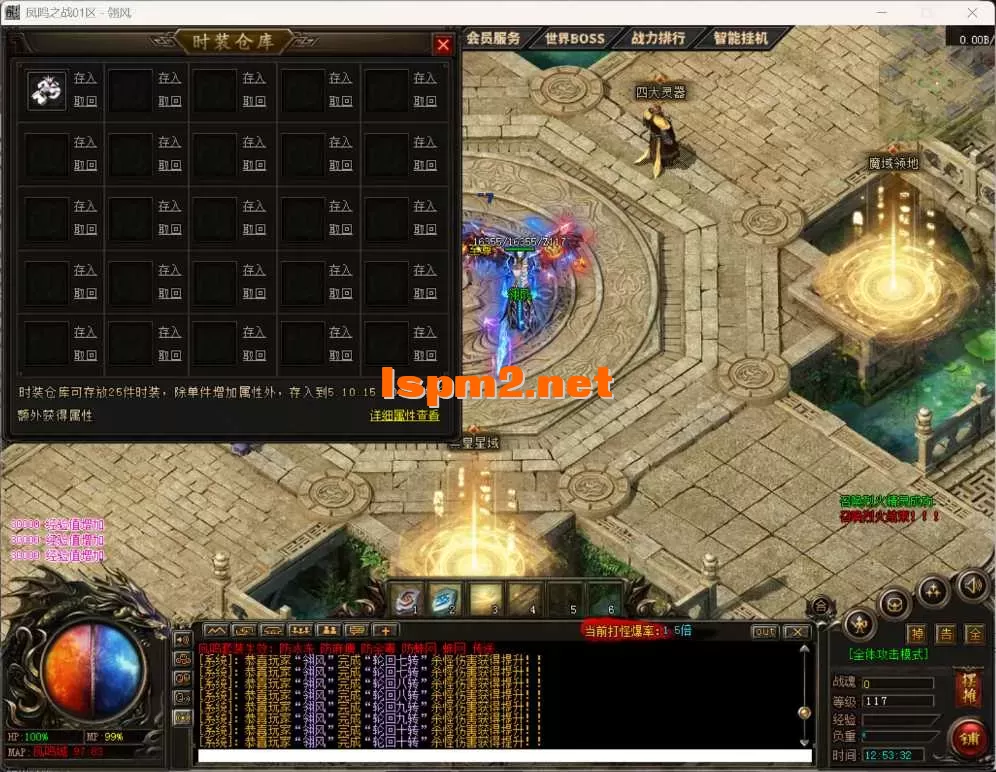Click the 吉 button

coord(945,634)
